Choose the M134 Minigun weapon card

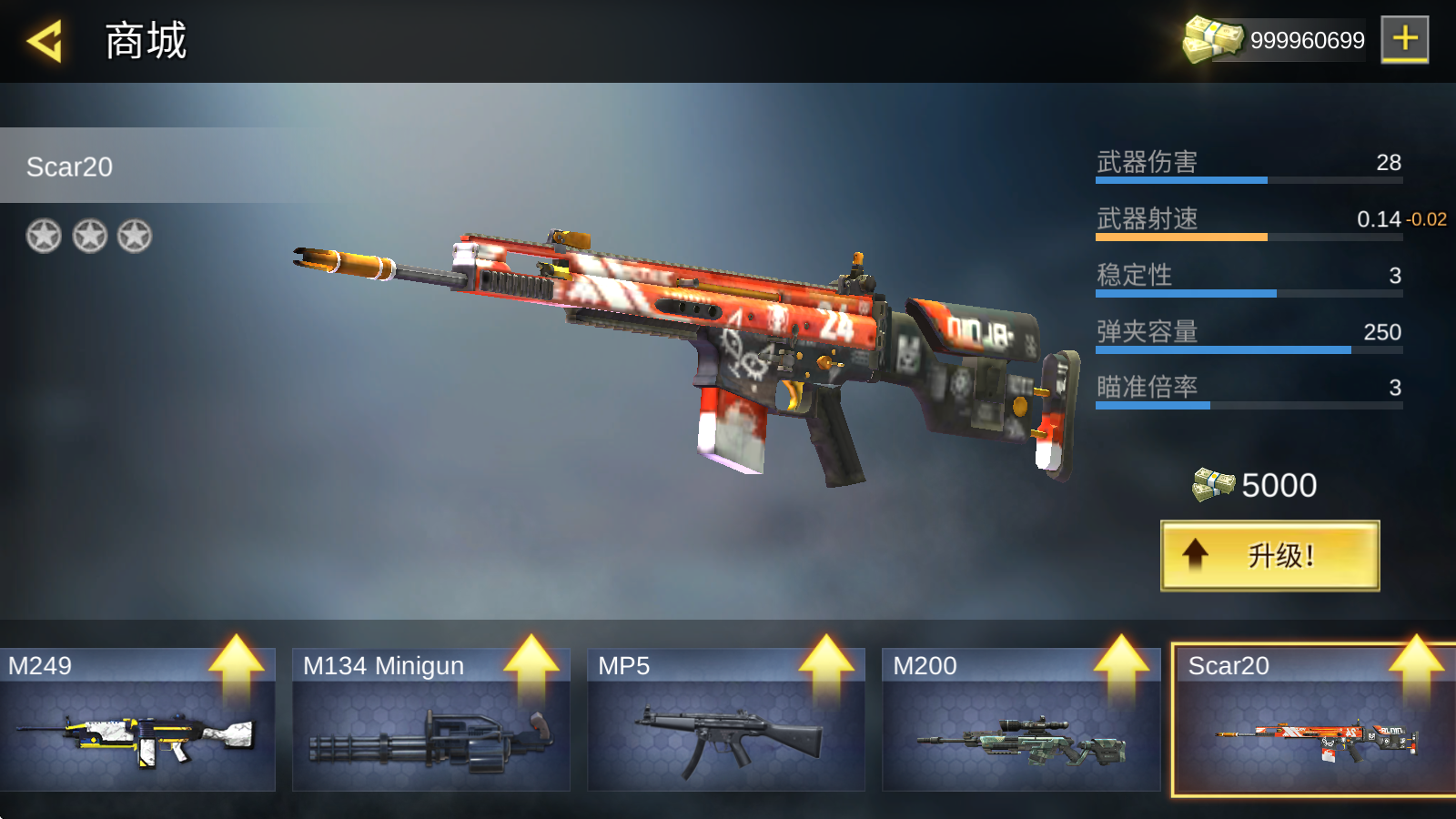(430, 719)
